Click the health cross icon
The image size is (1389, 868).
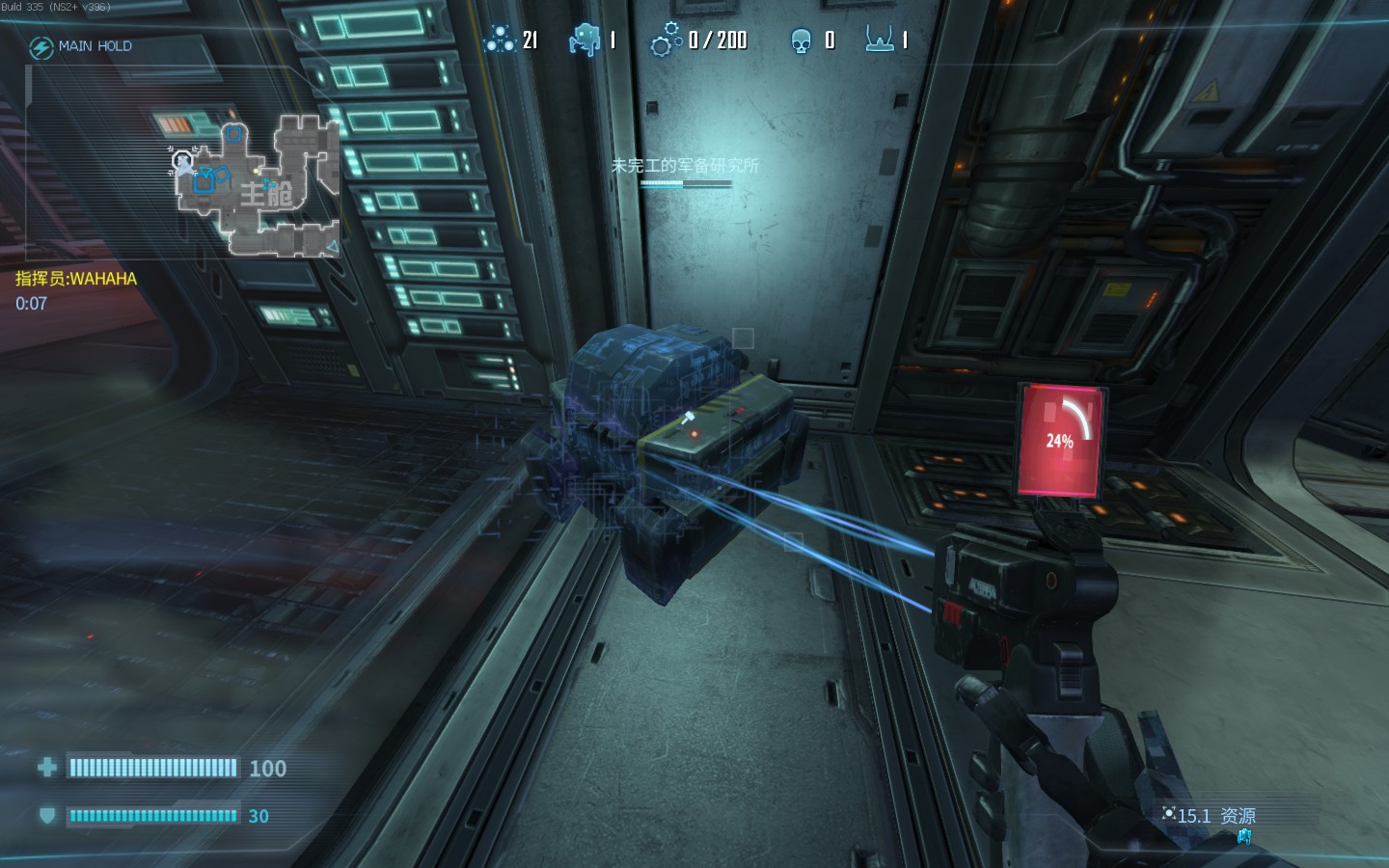point(46,768)
